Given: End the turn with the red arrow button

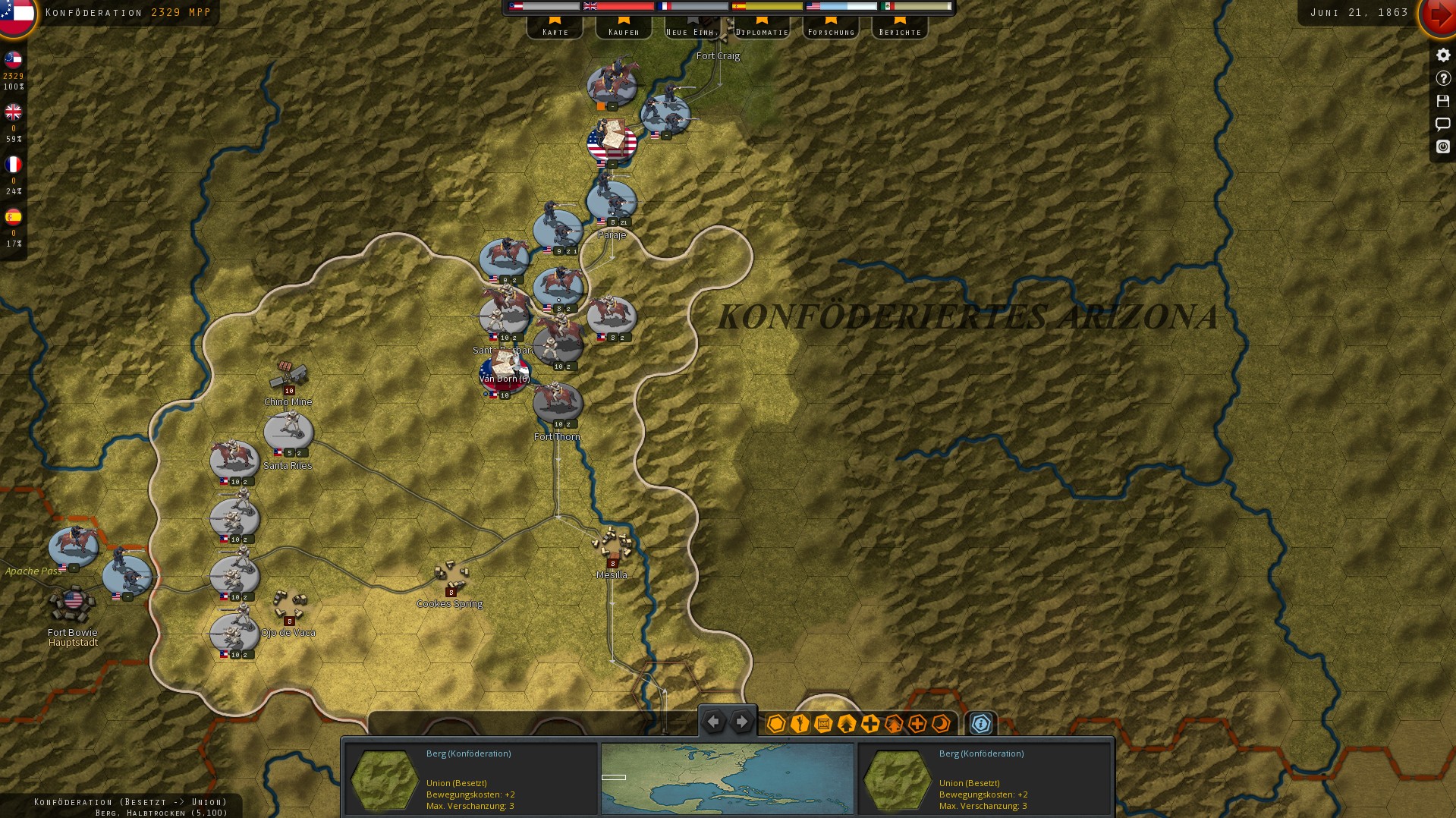Looking at the screenshot, I should (1439, 17).
